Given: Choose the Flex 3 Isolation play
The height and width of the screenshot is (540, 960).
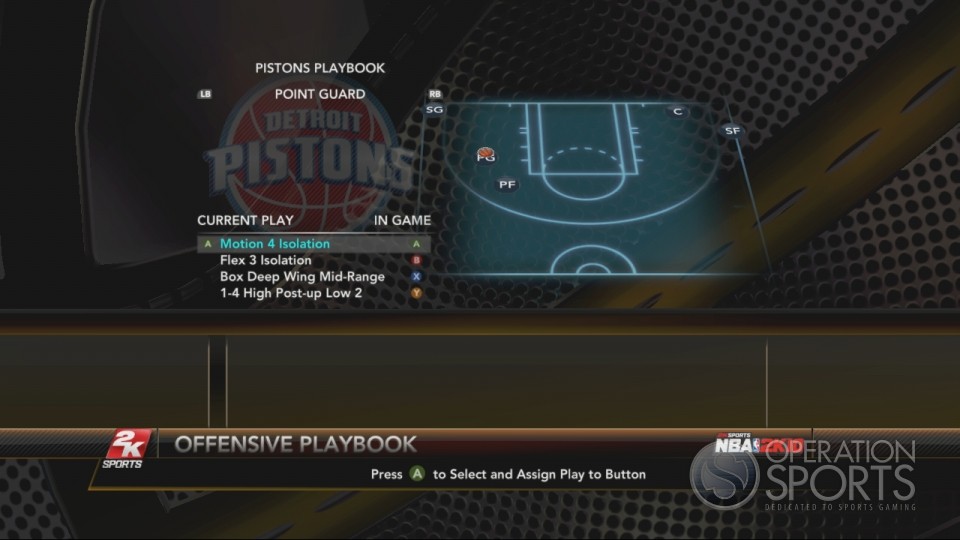Looking at the screenshot, I should tap(266, 260).
